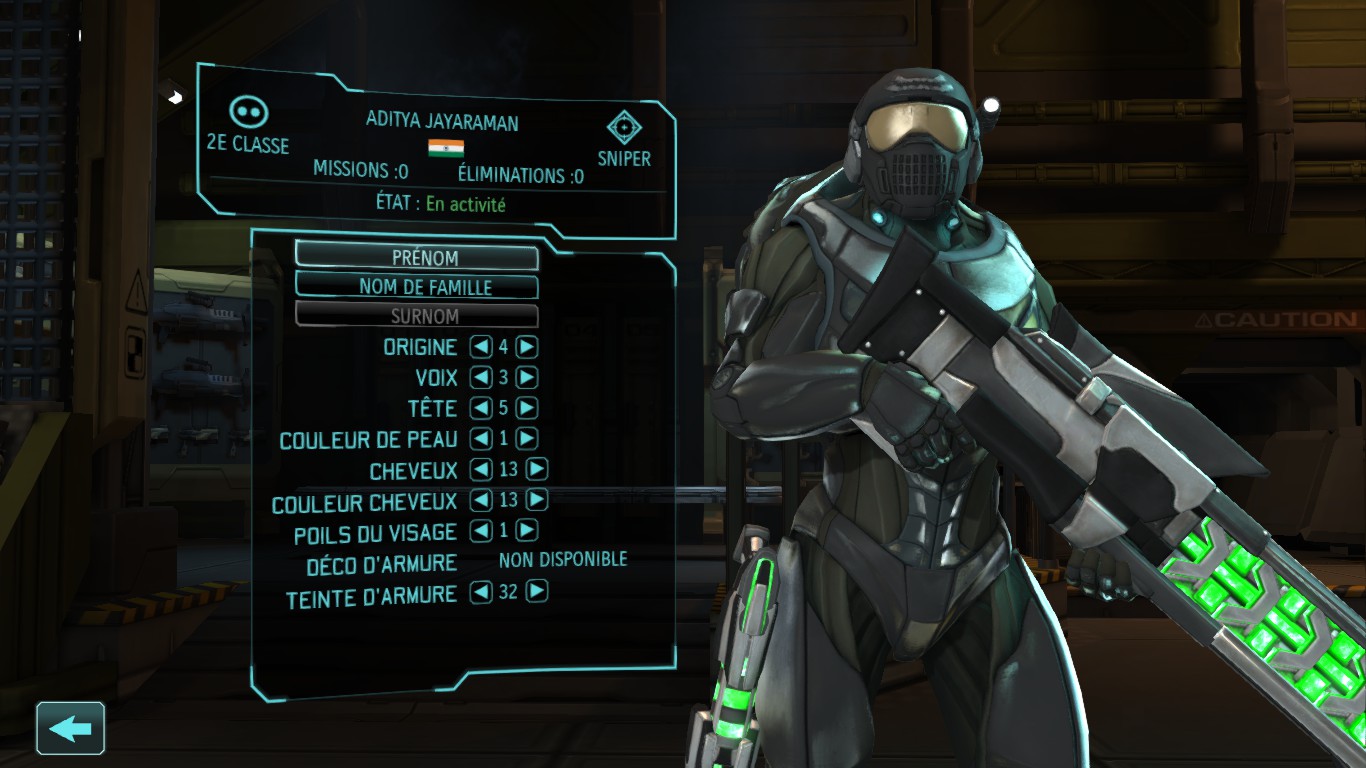This screenshot has height=768, width=1366.
Task: Select the previous Voix option
Action: (481, 378)
